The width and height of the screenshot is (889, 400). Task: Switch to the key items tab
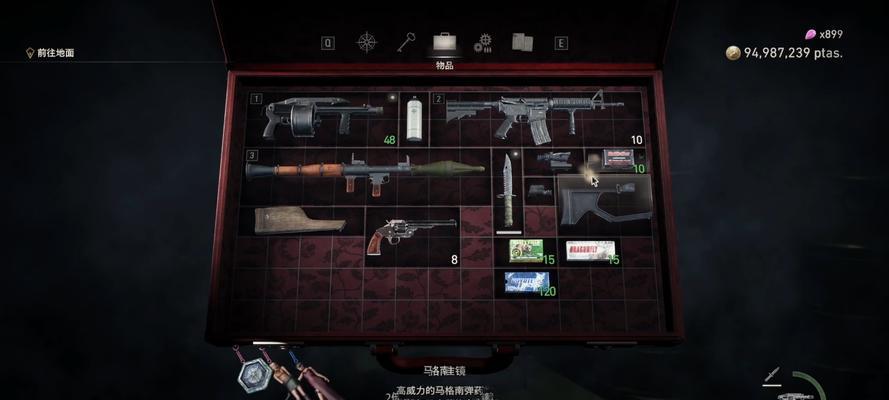(405, 43)
